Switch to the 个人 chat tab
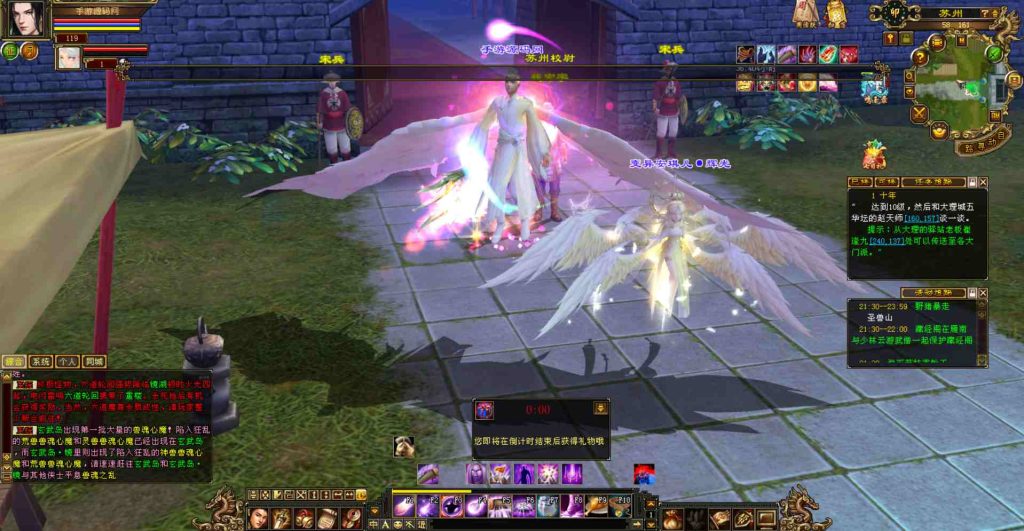 tap(67, 361)
